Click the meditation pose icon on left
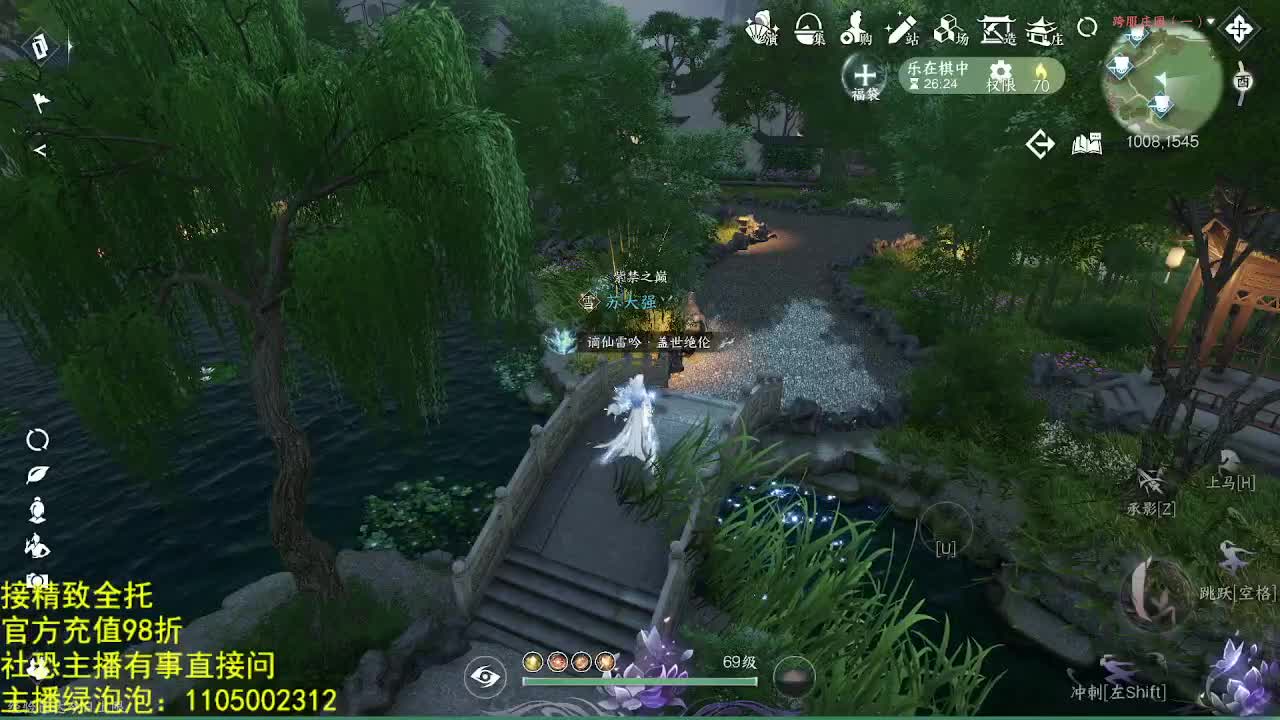1280x720 pixels. (37, 510)
